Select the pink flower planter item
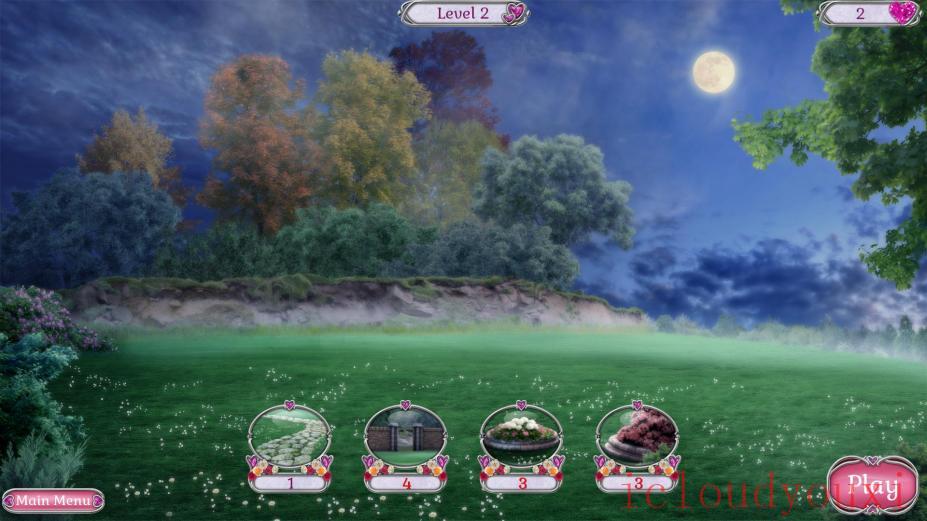The image size is (927, 521). tap(637, 436)
